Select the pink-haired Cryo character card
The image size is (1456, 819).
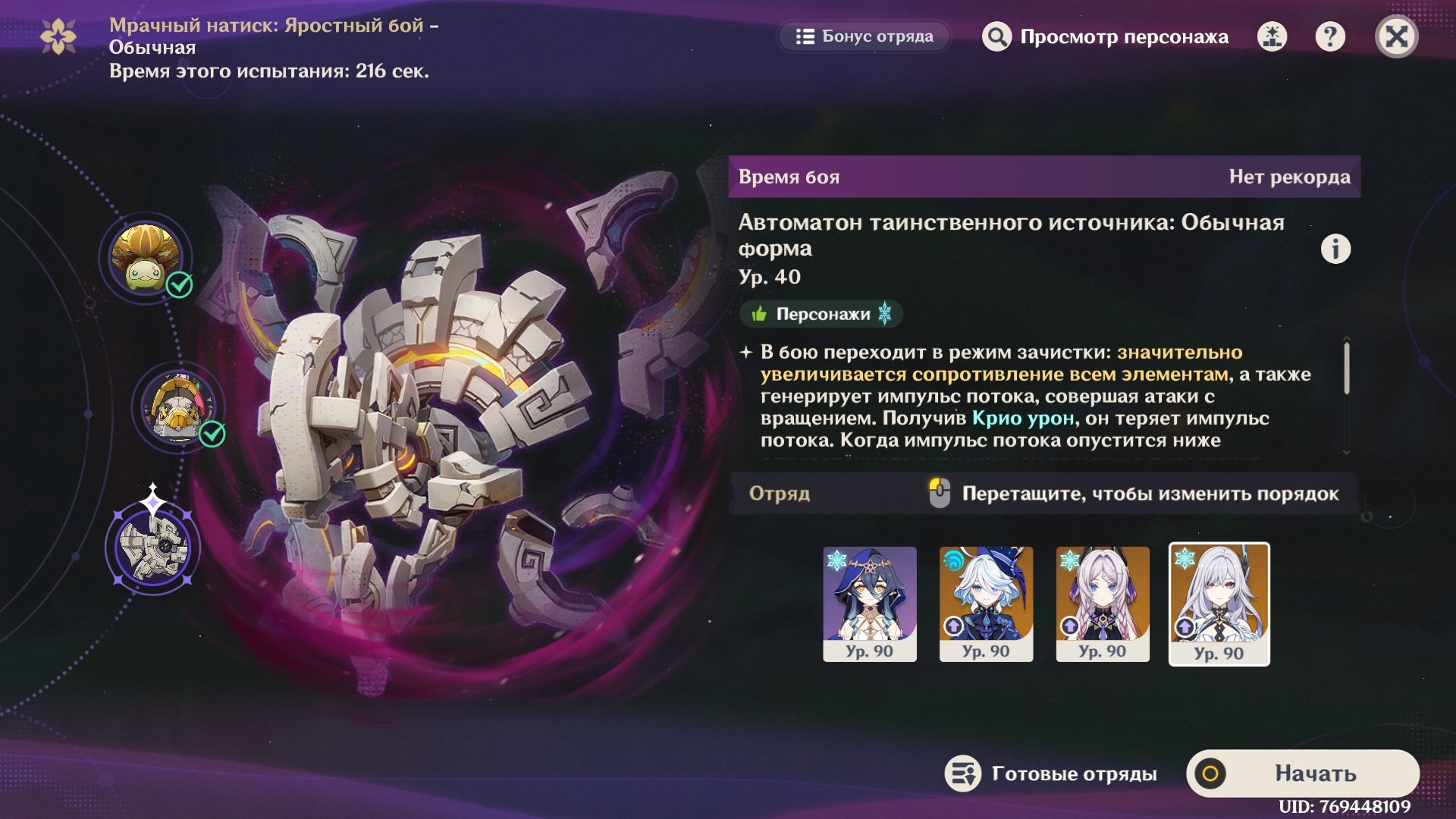coord(1103,604)
